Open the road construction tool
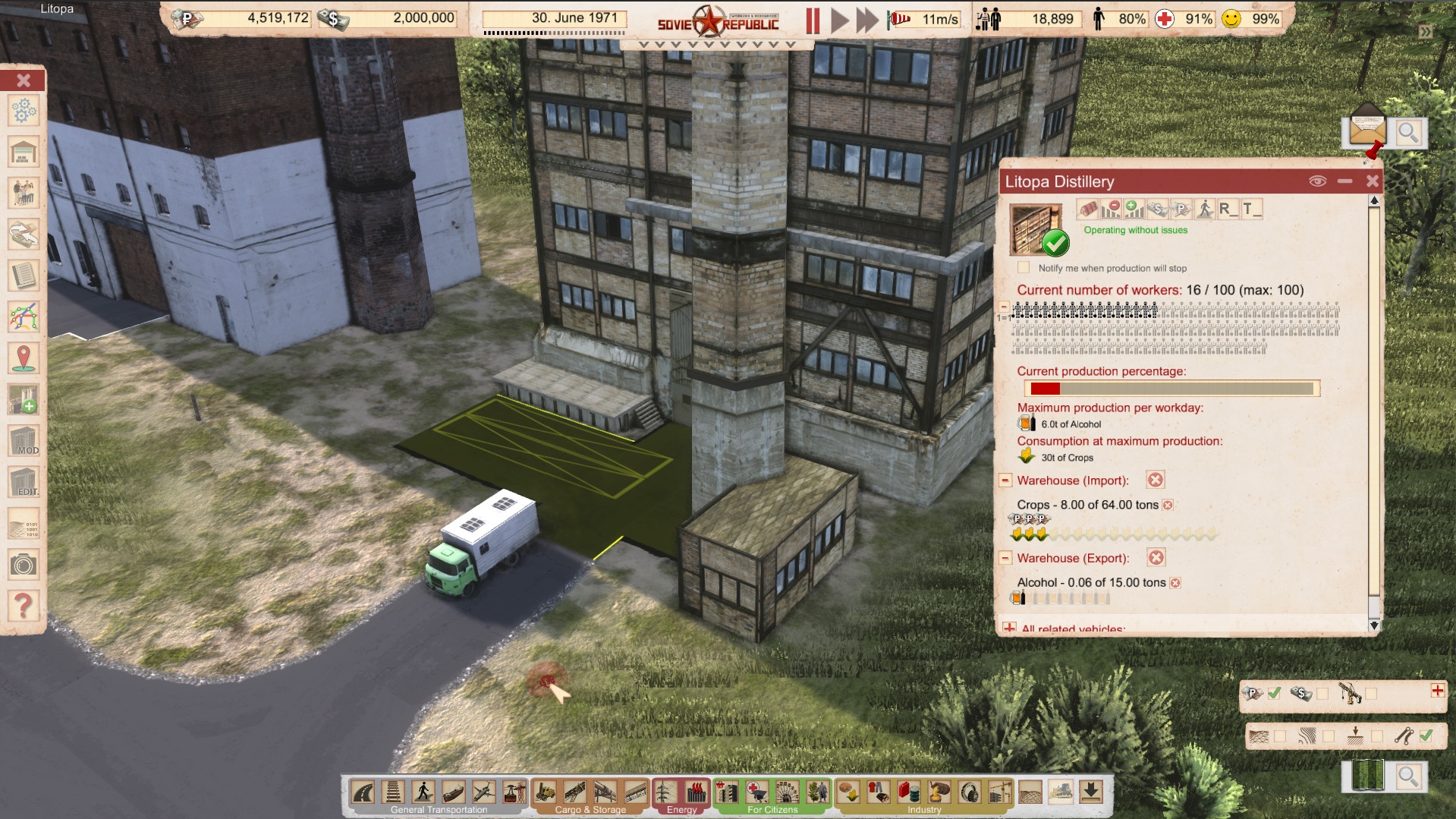This screenshot has width=1456, height=819. click(363, 792)
